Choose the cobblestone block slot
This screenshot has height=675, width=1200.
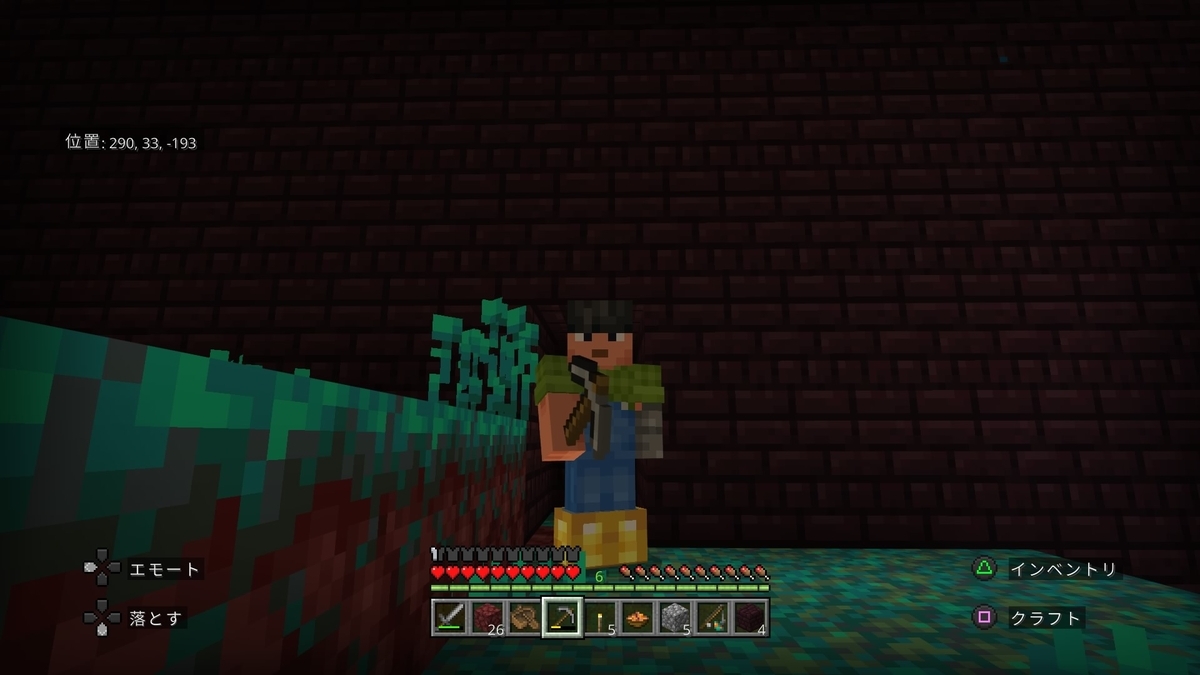tap(674, 617)
